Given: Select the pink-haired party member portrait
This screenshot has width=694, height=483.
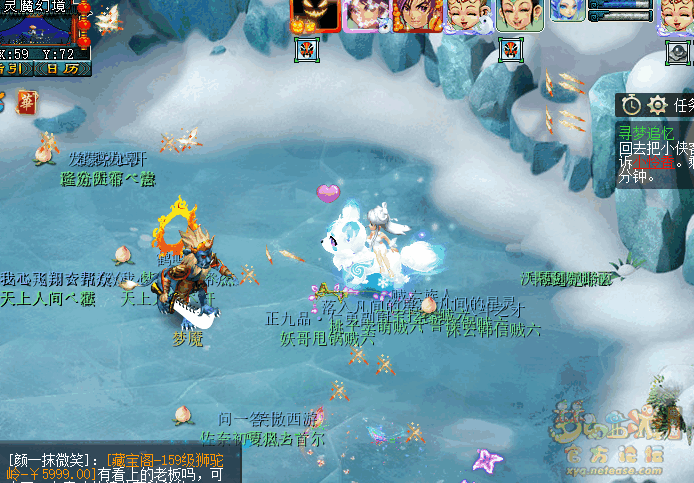Looking at the screenshot, I should 366,15.
